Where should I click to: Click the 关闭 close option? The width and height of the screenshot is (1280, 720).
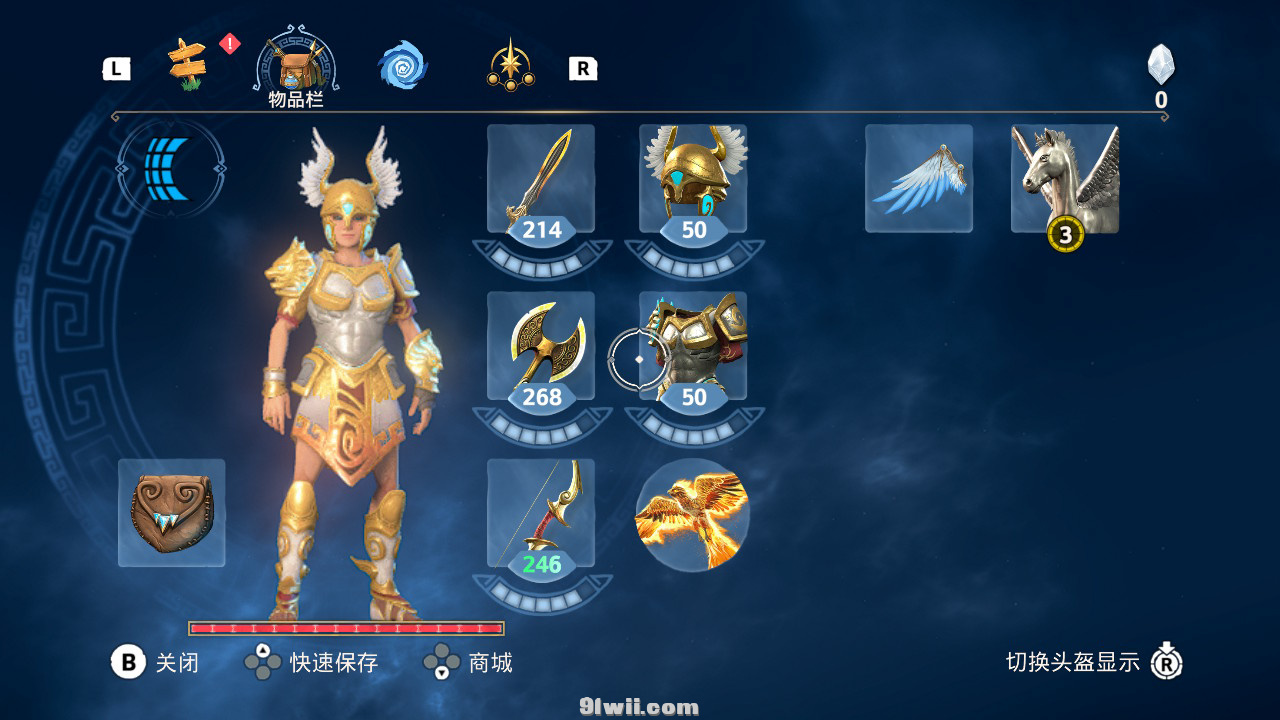tap(155, 662)
